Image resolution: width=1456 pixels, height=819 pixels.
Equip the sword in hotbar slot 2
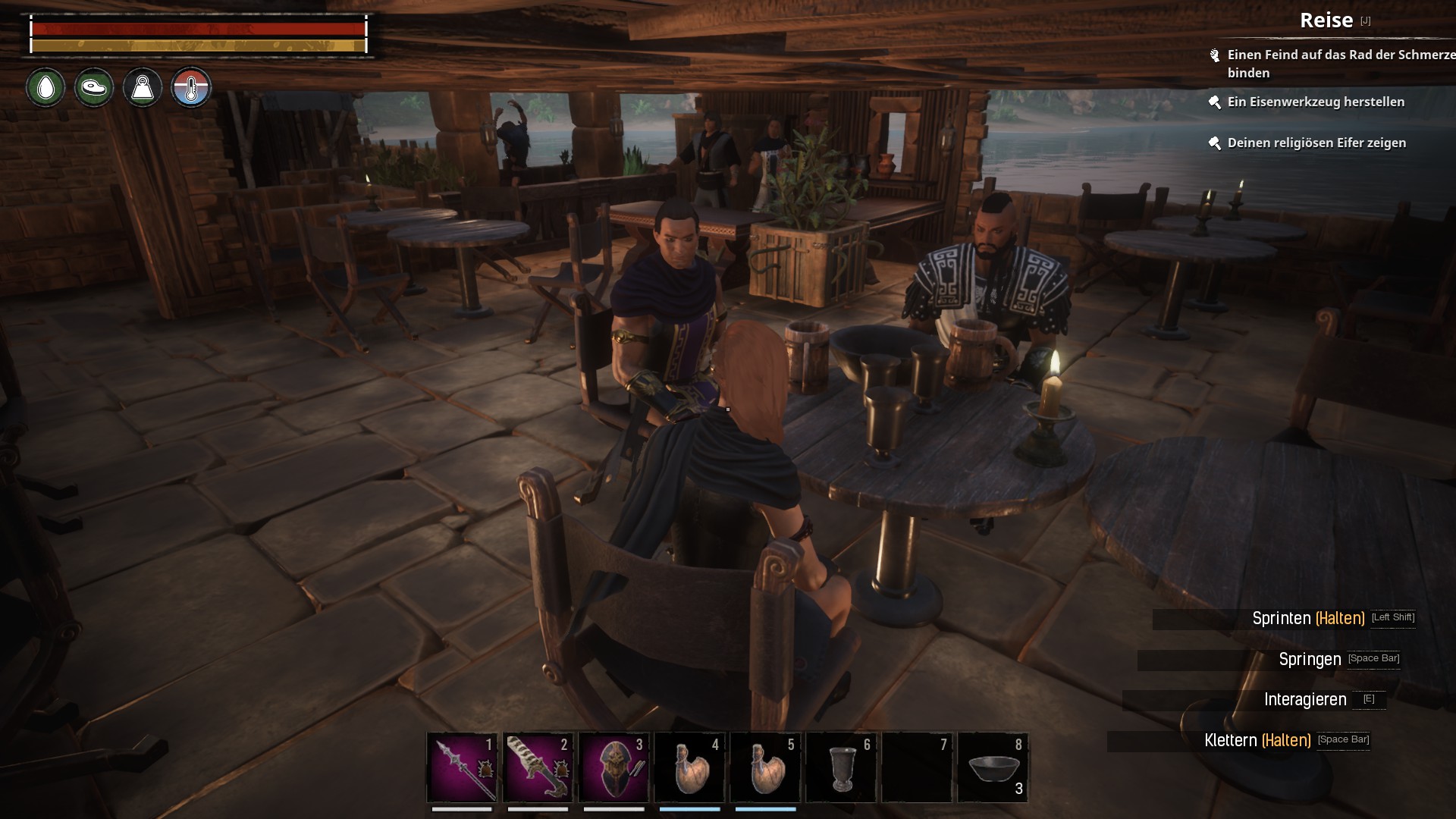[538, 767]
